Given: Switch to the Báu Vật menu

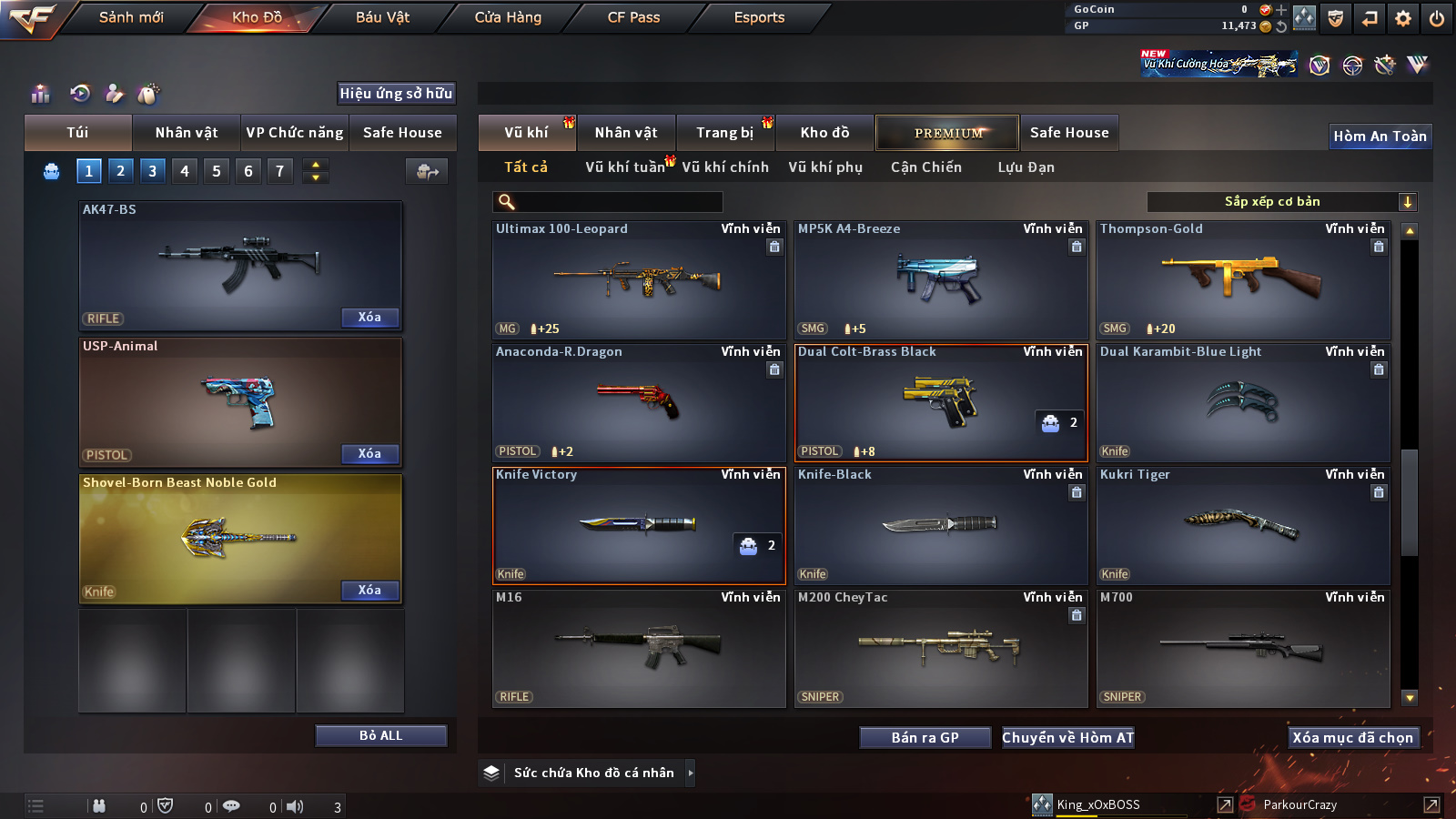Looking at the screenshot, I should pos(382,17).
